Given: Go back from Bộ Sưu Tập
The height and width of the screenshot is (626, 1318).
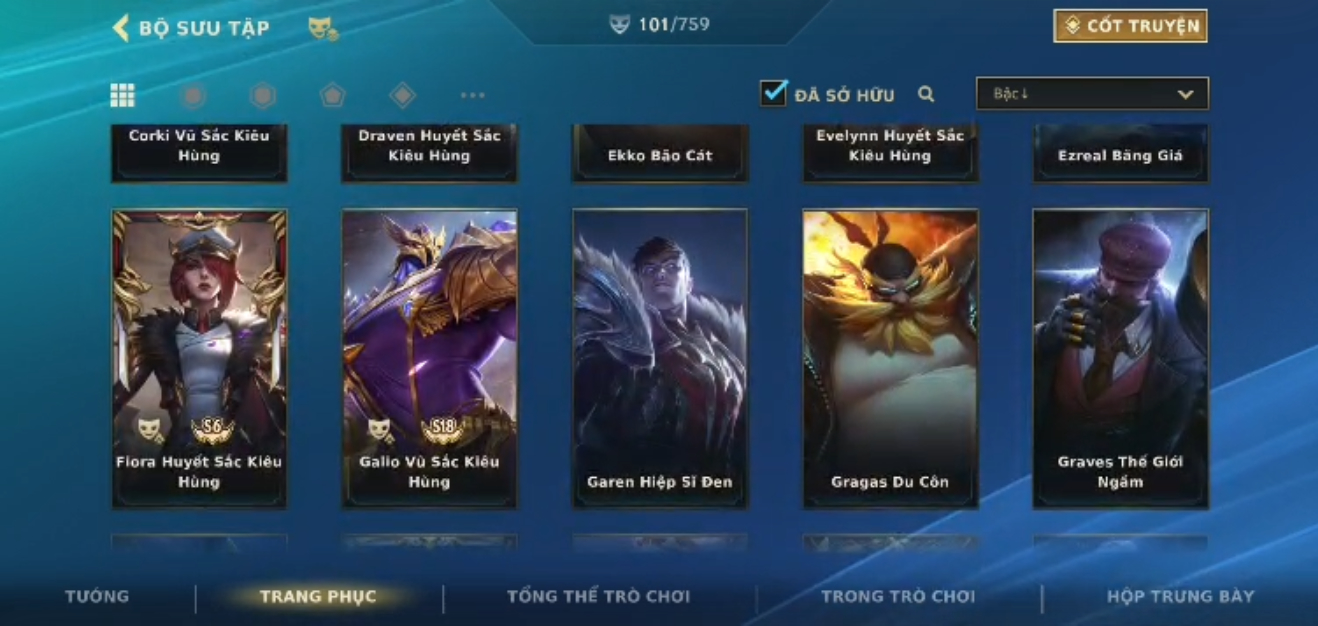Looking at the screenshot, I should tap(121, 28).
